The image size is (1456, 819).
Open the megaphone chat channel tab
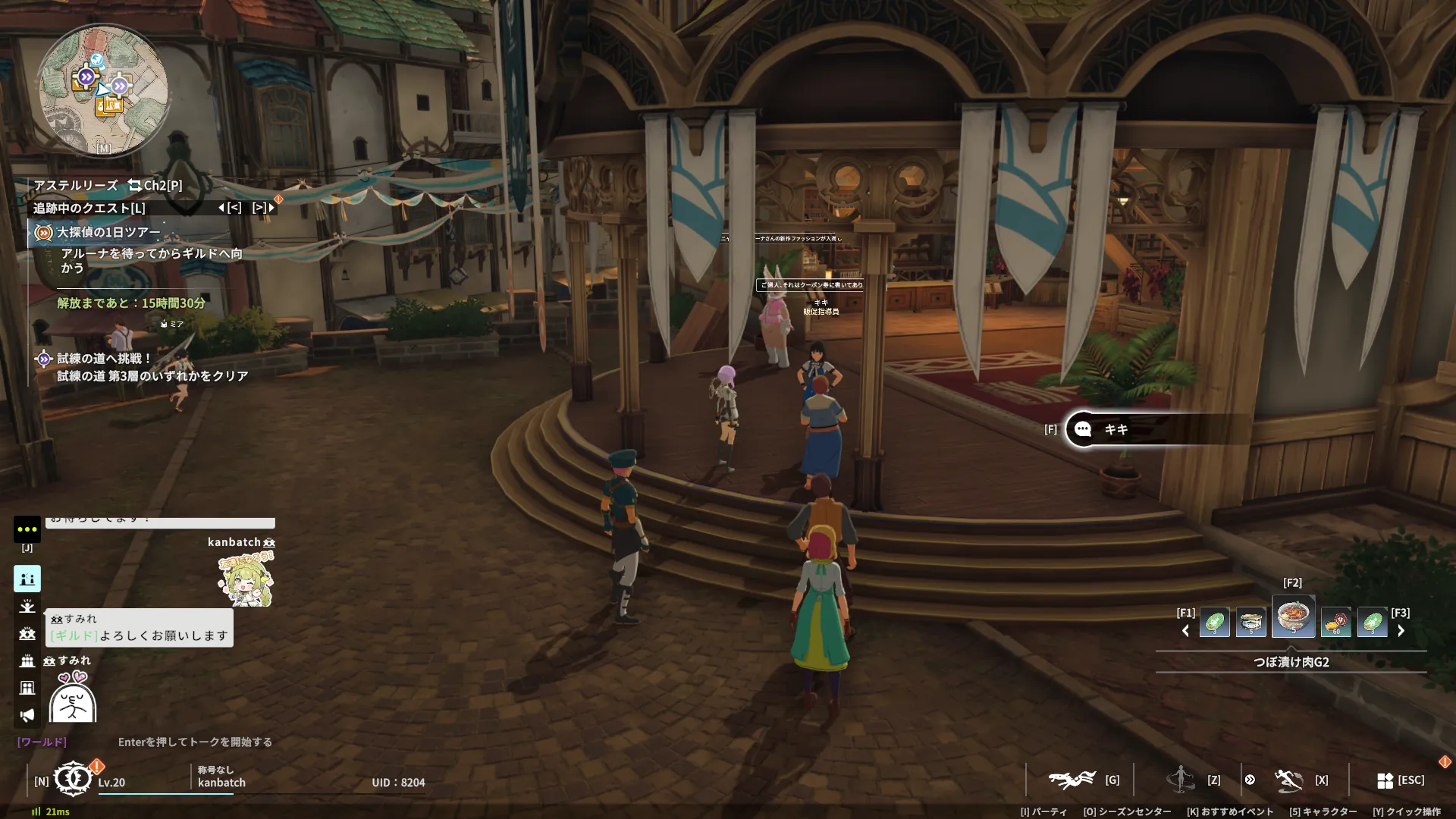27,715
